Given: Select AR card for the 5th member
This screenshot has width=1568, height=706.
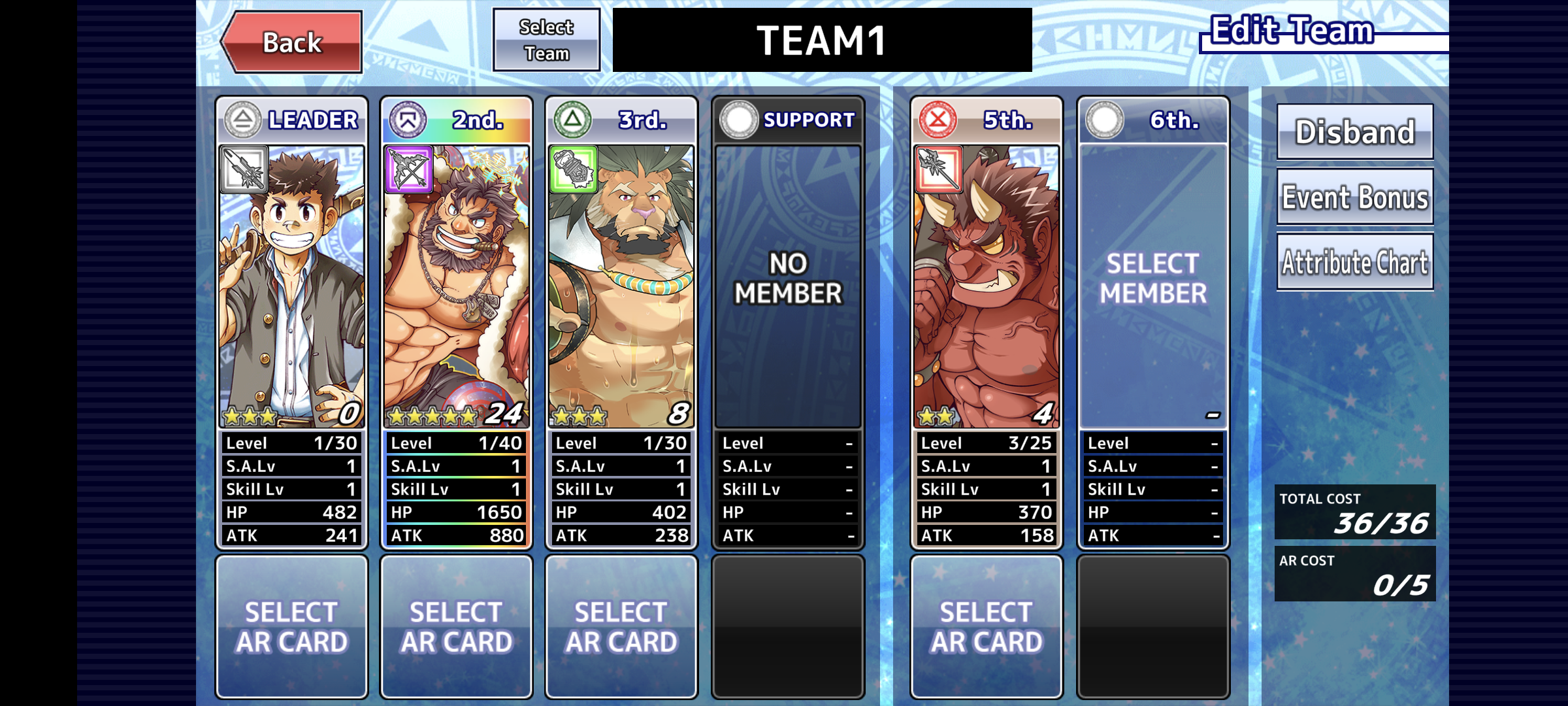Looking at the screenshot, I should (x=987, y=627).
